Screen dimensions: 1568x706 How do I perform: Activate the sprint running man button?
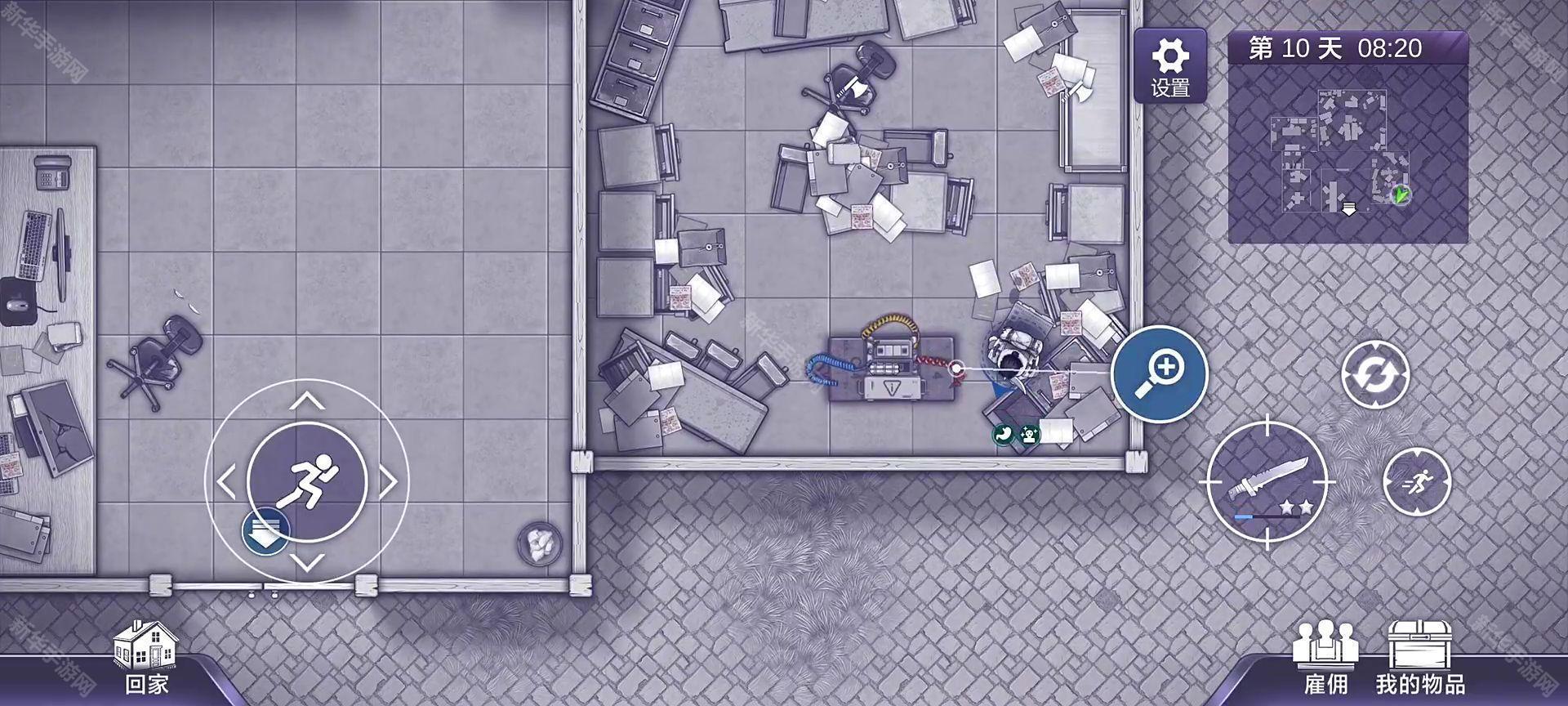click(1417, 482)
